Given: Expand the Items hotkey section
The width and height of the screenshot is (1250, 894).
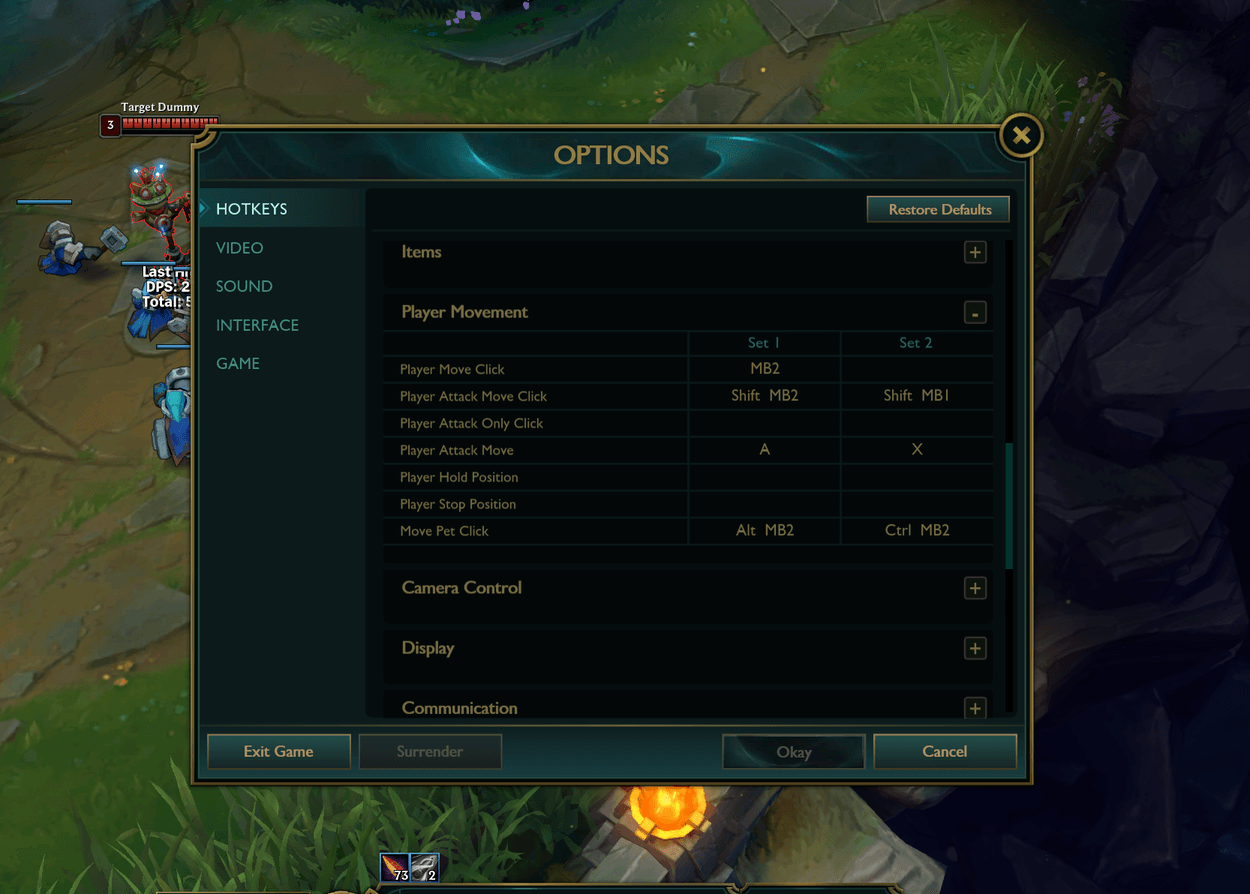Looking at the screenshot, I should (975, 252).
